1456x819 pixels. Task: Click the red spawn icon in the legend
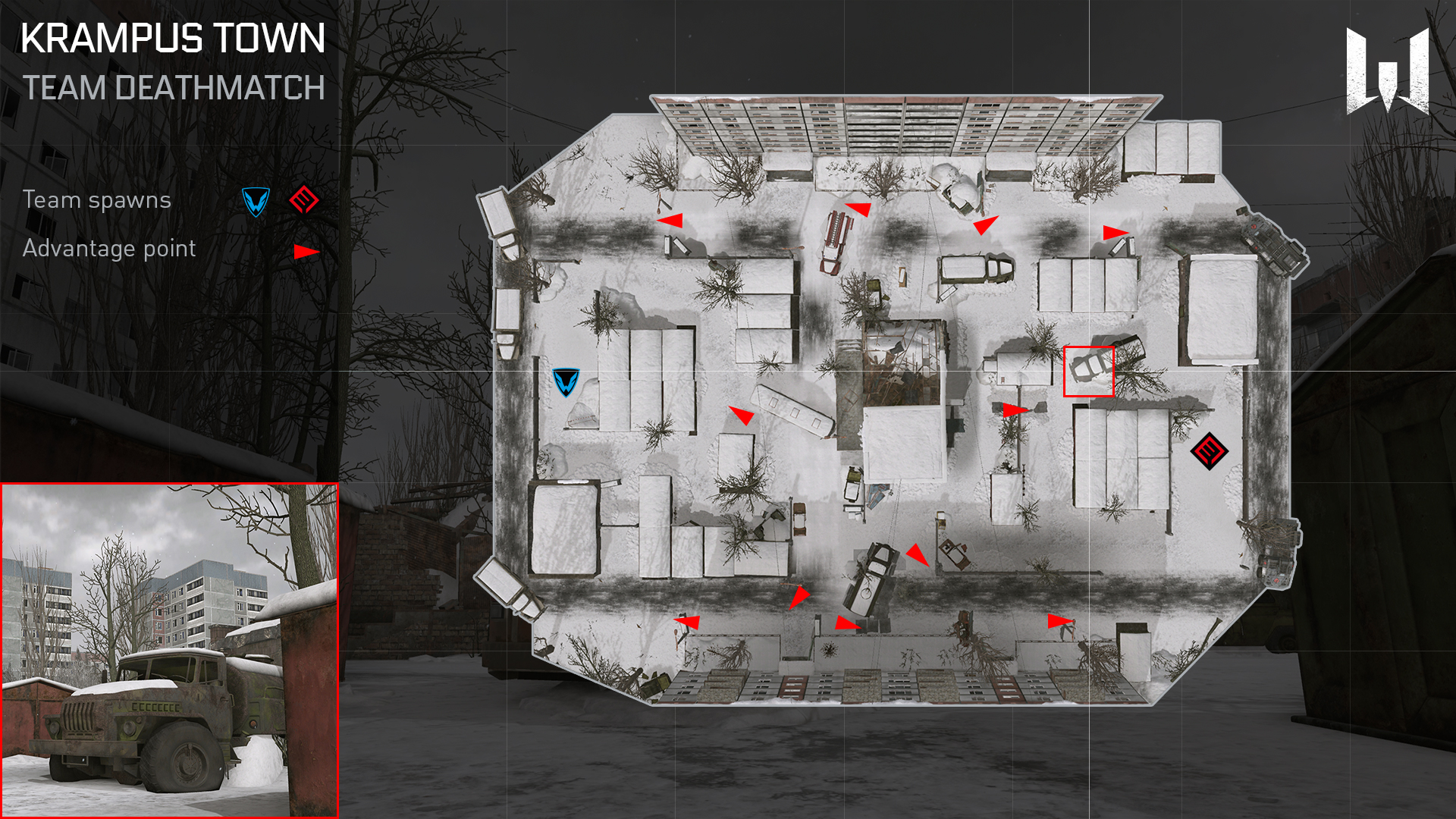click(304, 200)
